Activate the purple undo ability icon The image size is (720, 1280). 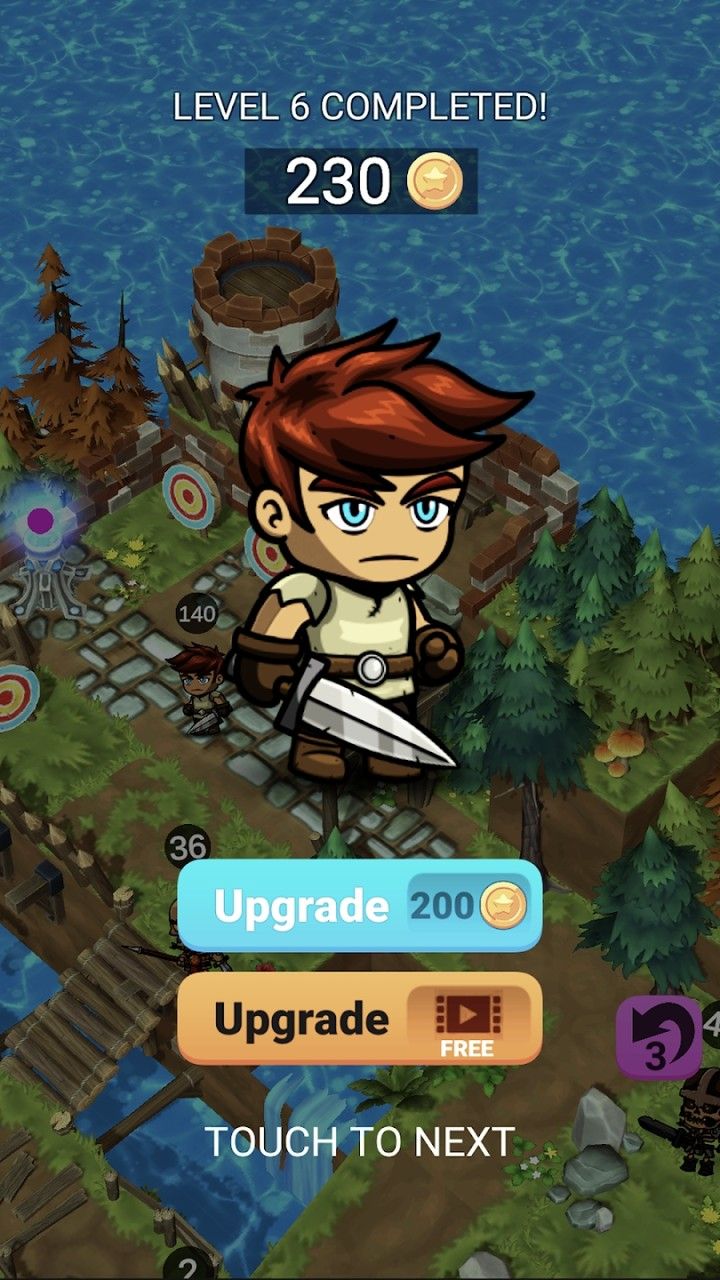(658, 1038)
